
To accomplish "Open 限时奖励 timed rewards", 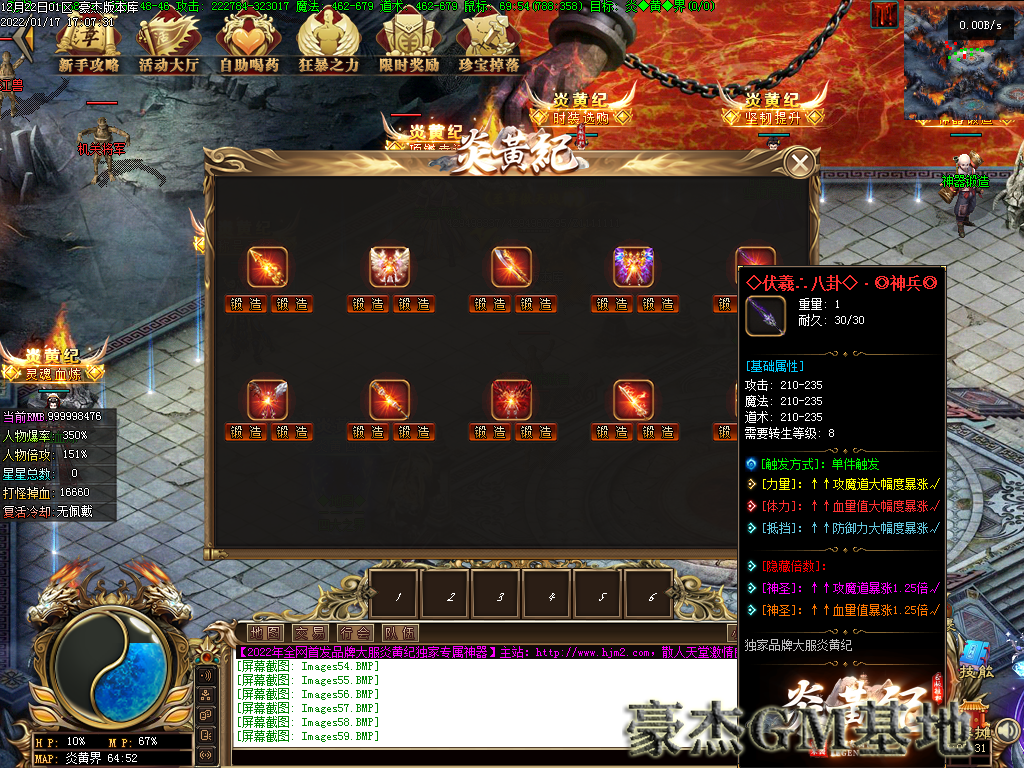I will [409, 46].
